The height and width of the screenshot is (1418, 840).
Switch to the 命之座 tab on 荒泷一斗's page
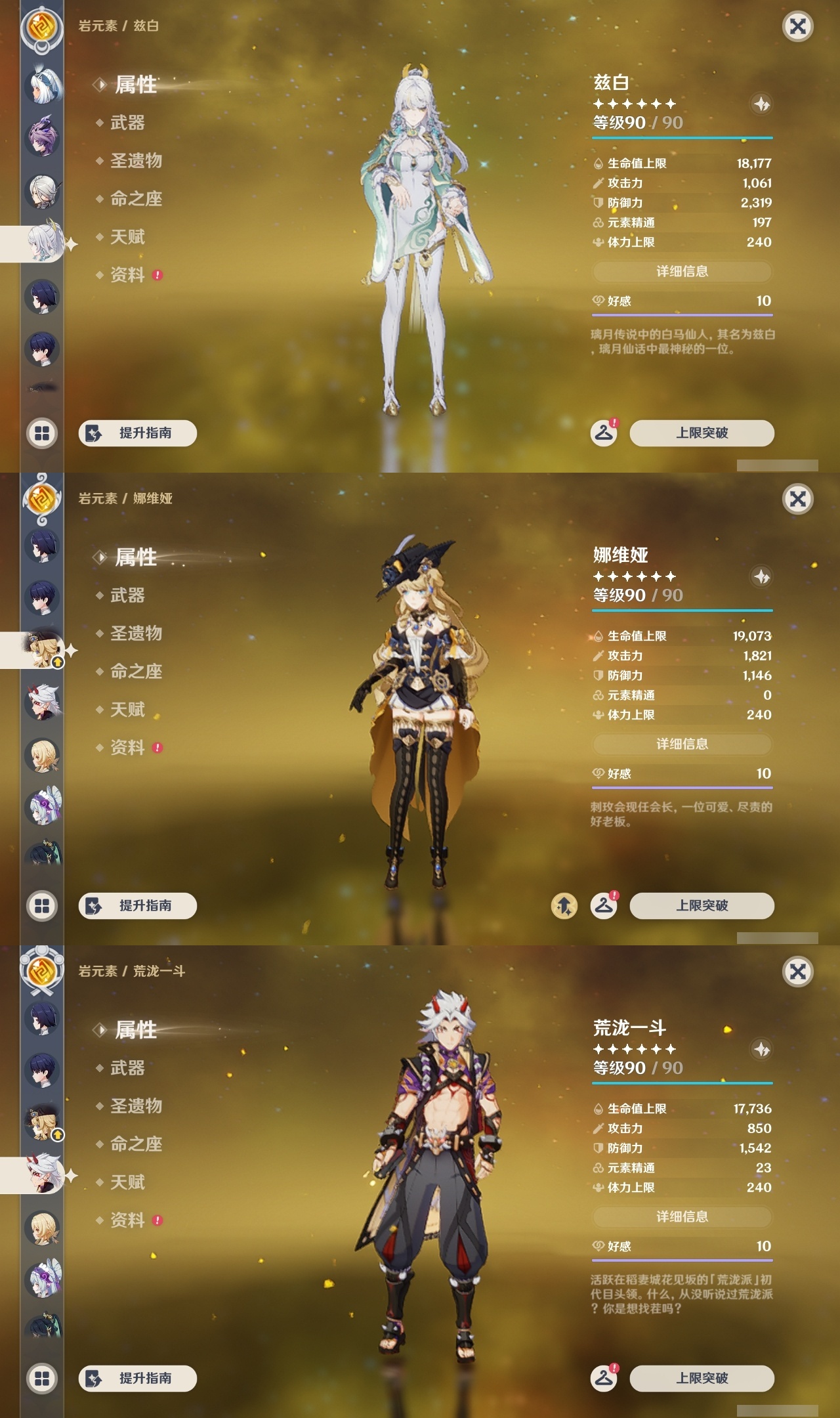(135, 1144)
